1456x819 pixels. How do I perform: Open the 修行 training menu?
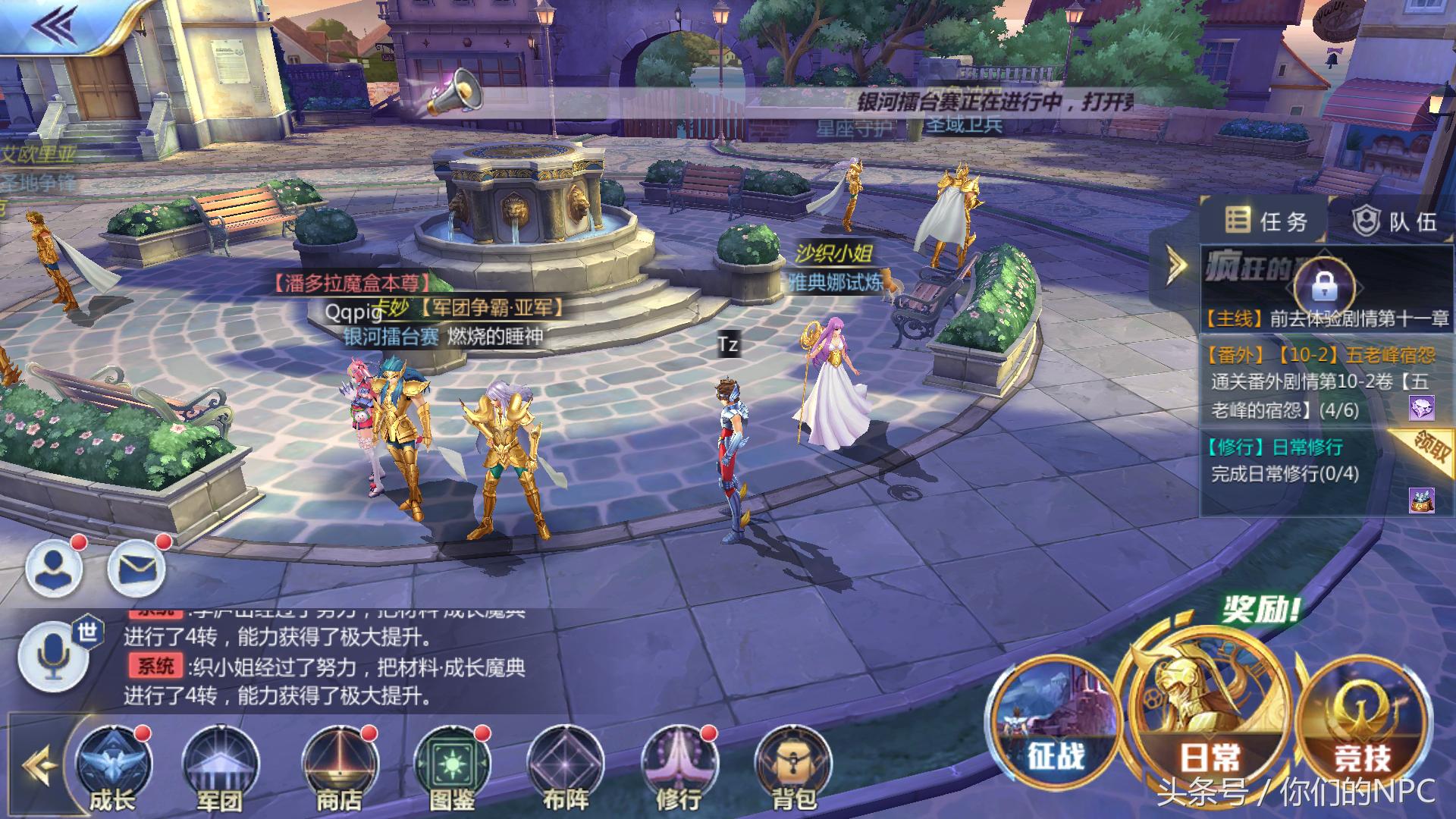(x=678, y=766)
